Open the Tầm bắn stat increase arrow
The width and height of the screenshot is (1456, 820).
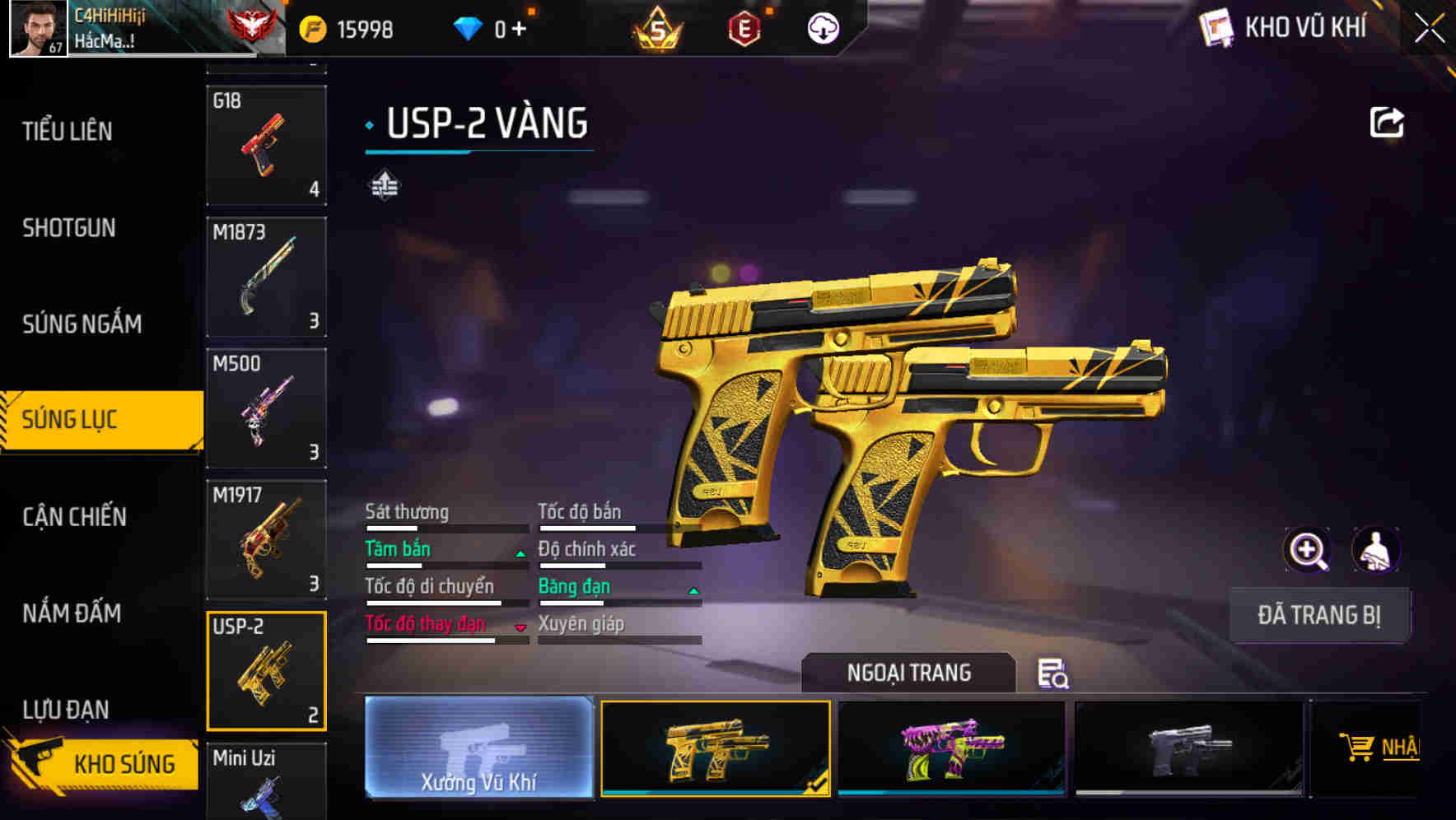click(x=520, y=553)
